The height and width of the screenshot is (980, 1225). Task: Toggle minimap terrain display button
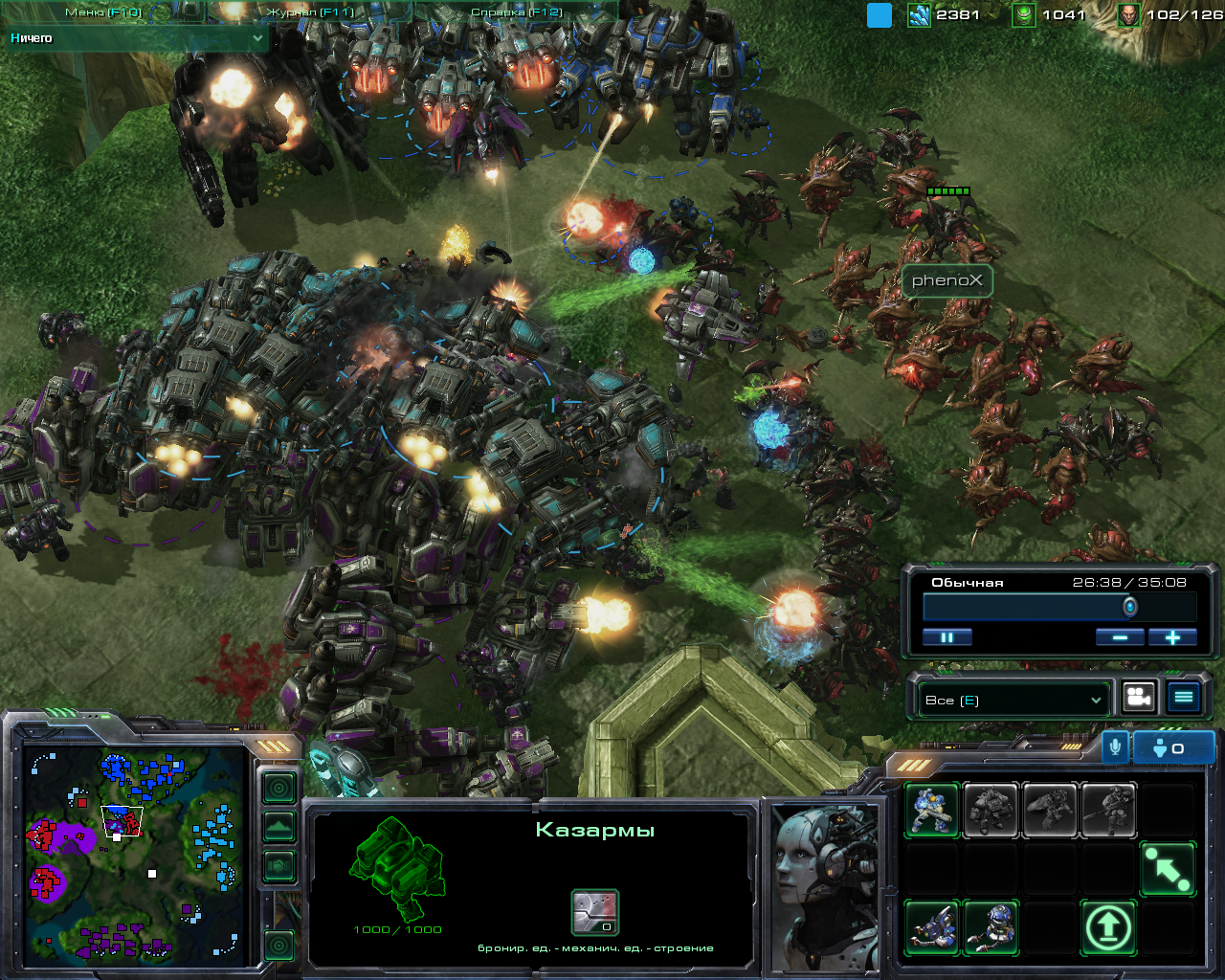[278, 827]
